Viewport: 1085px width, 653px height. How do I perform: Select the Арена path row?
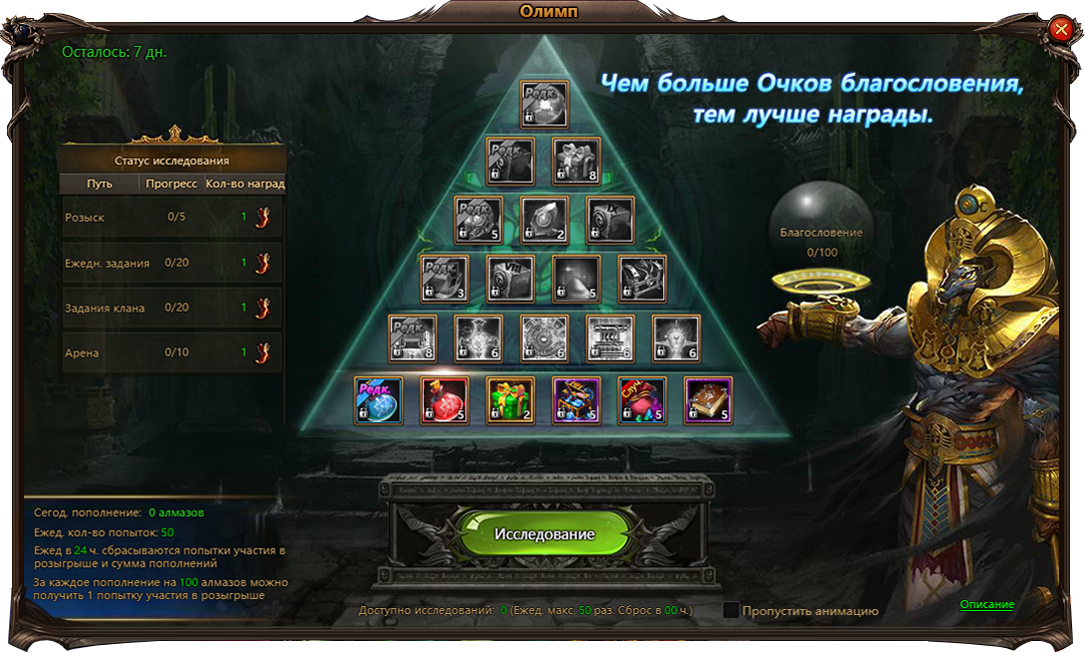point(172,352)
